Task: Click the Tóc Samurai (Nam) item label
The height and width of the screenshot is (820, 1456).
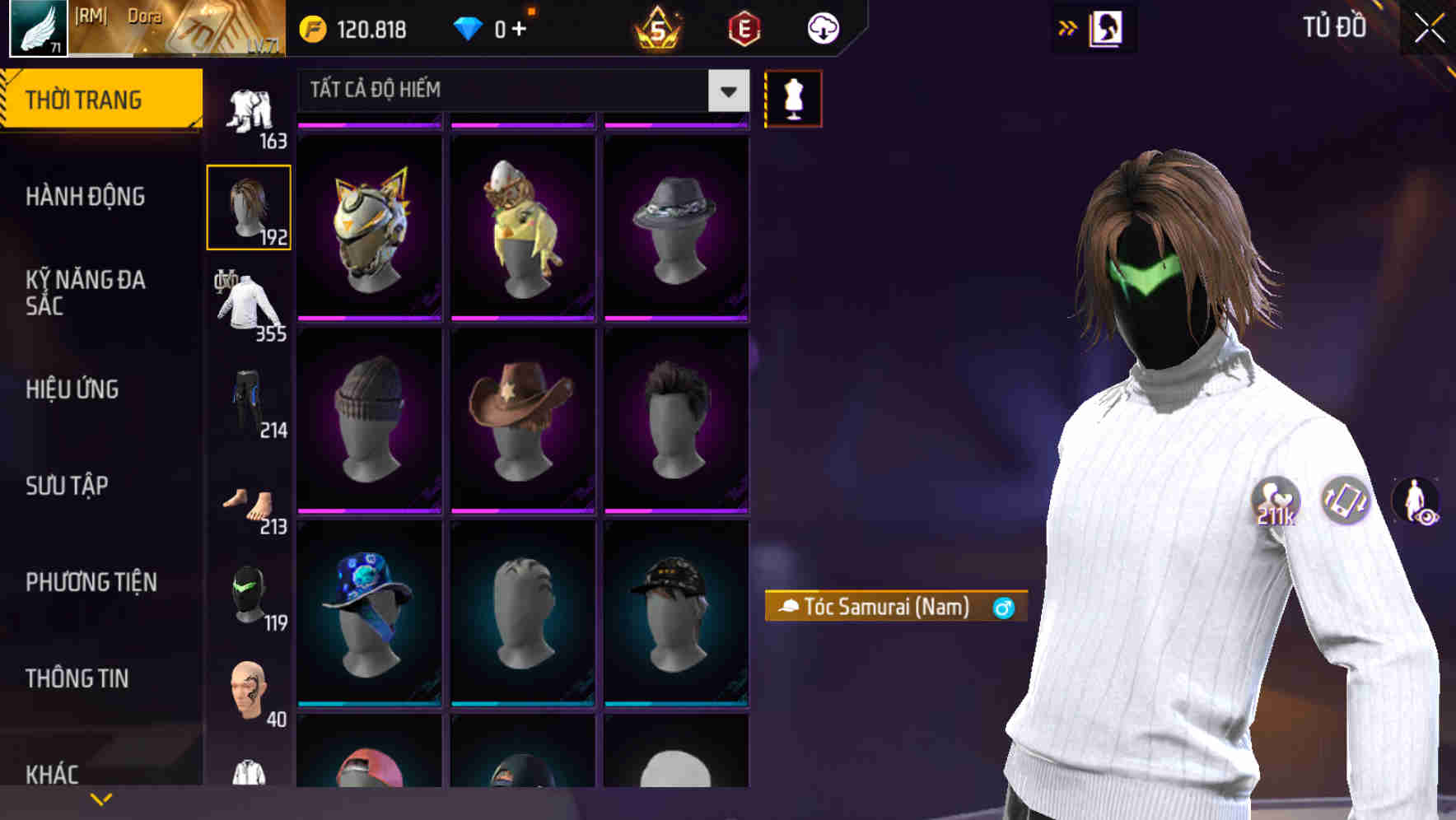Action: coord(894,607)
